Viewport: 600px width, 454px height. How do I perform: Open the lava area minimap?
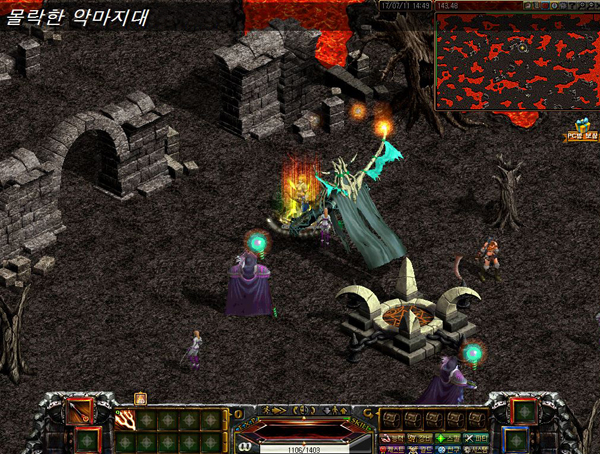coord(516,60)
